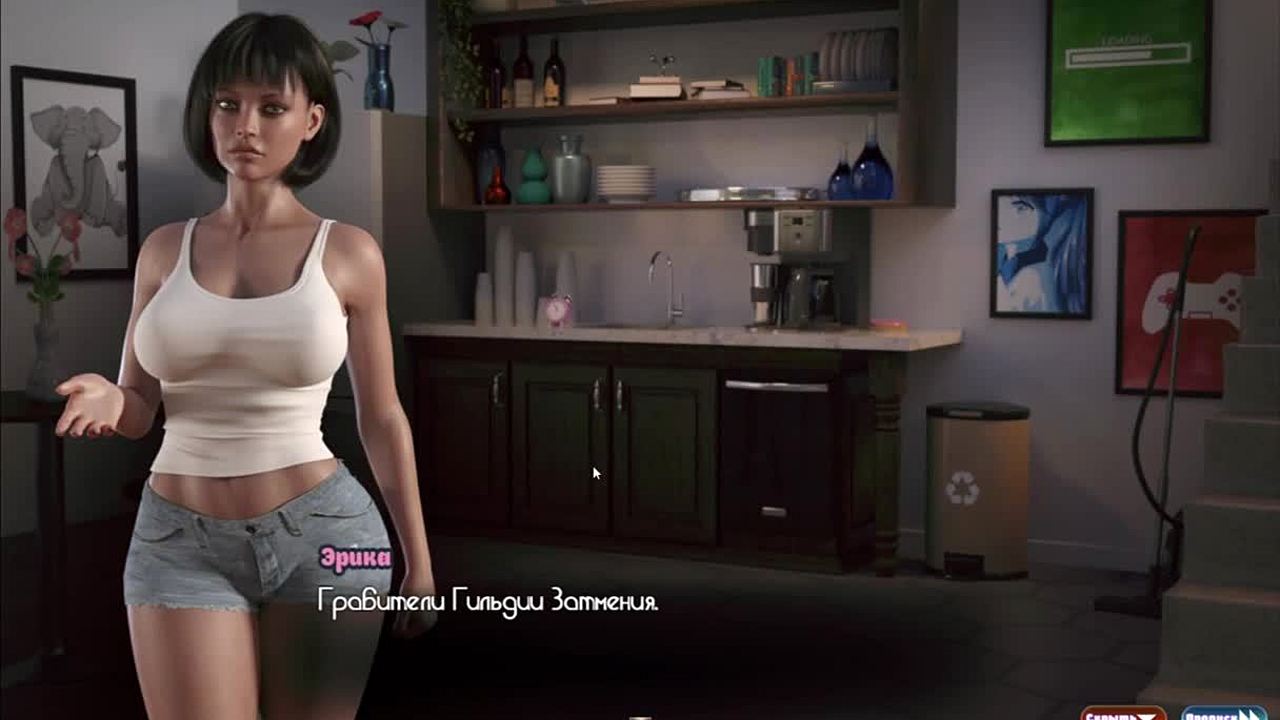
Task: Click the red Скрыть hide button
Action: tap(1122, 713)
